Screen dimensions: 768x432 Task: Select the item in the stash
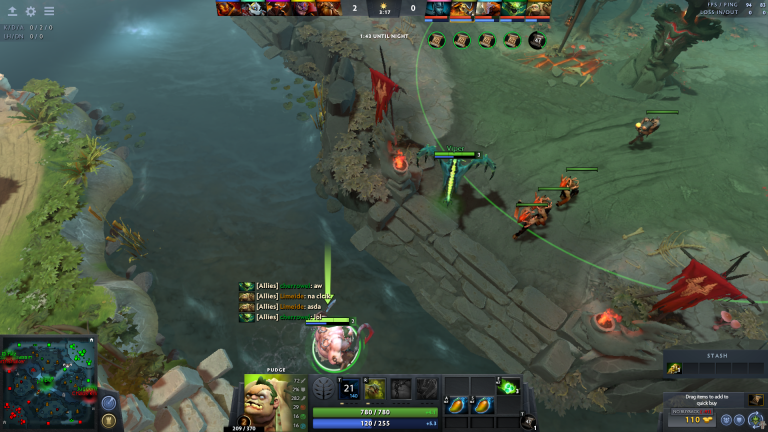coord(675,370)
